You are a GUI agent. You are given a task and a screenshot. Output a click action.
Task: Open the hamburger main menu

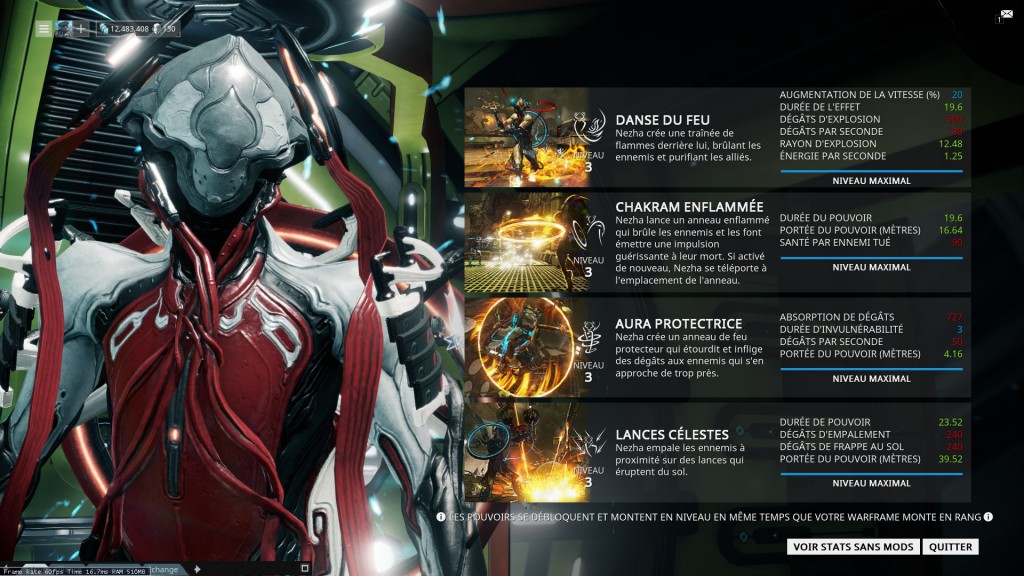tap(44, 29)
